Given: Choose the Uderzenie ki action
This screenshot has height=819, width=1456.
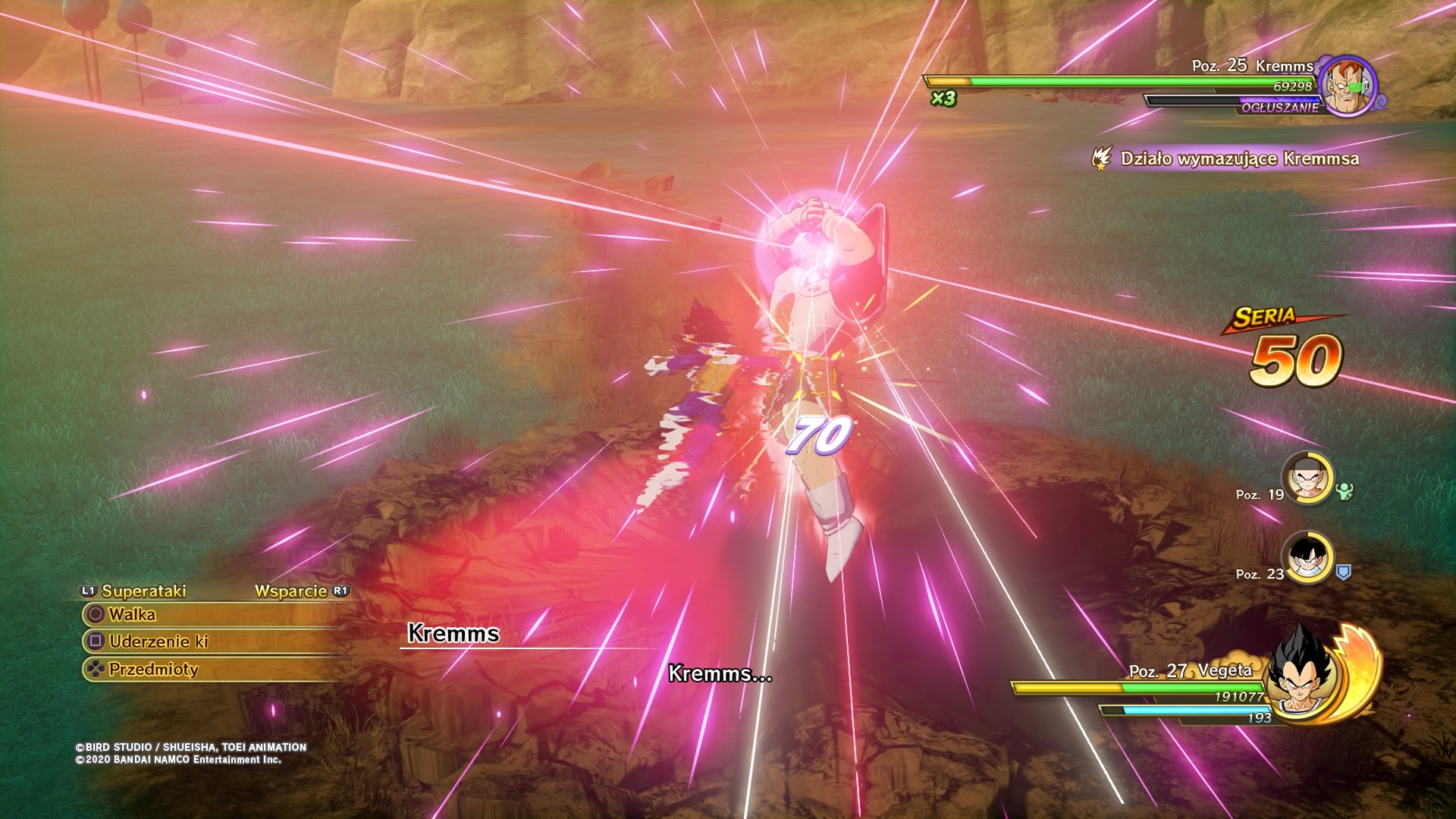Looking at the screenshot, I should [x=158, y=642].
